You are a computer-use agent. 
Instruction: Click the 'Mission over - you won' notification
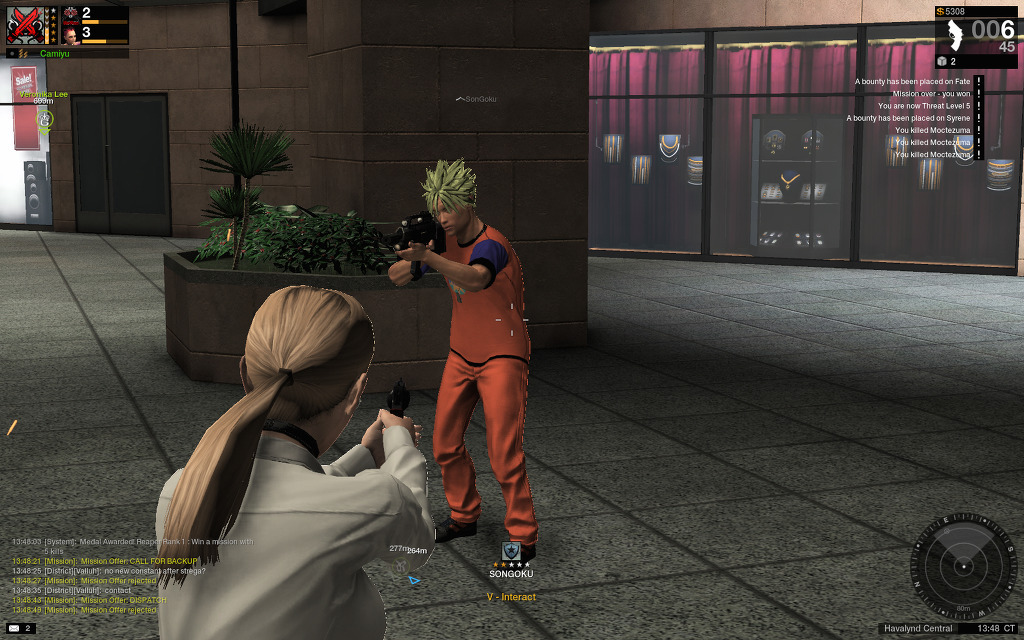[931, 94]
